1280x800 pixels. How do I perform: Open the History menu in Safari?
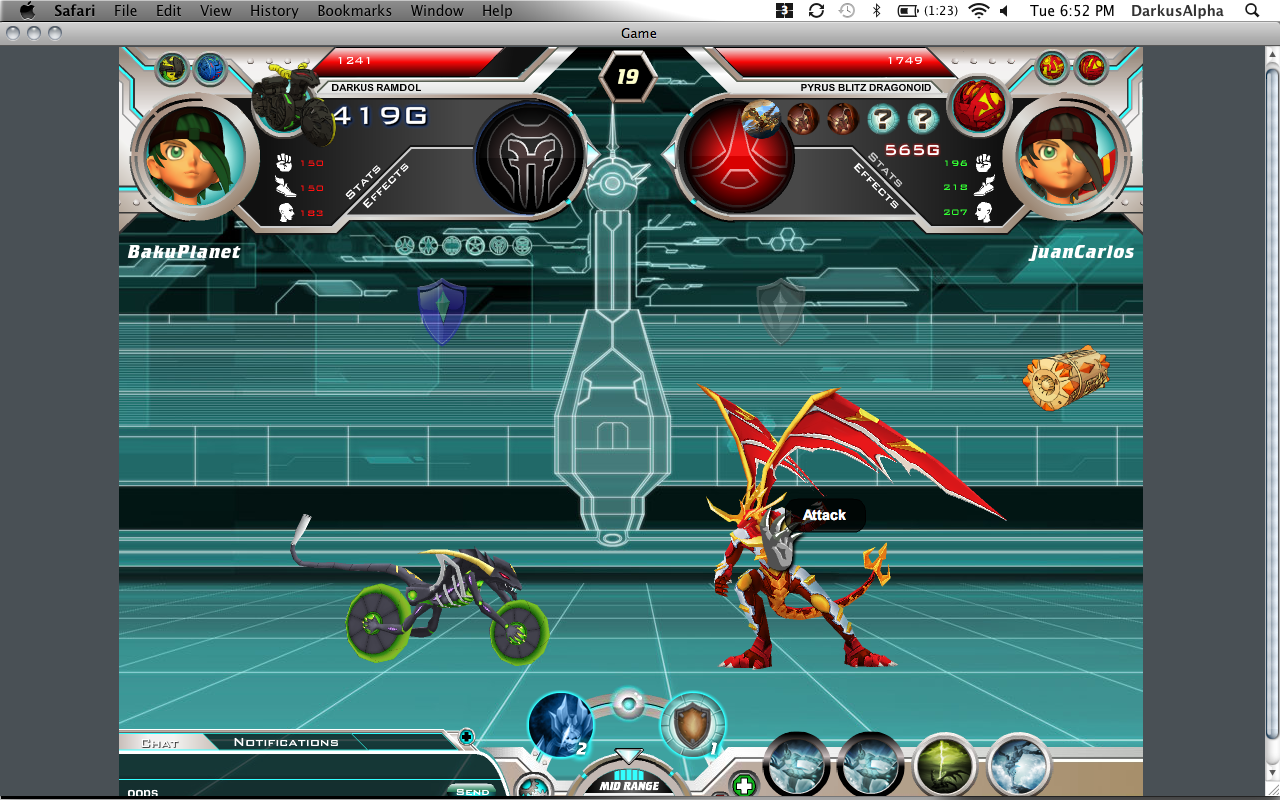pyautogui.click(x=274, y=11)
